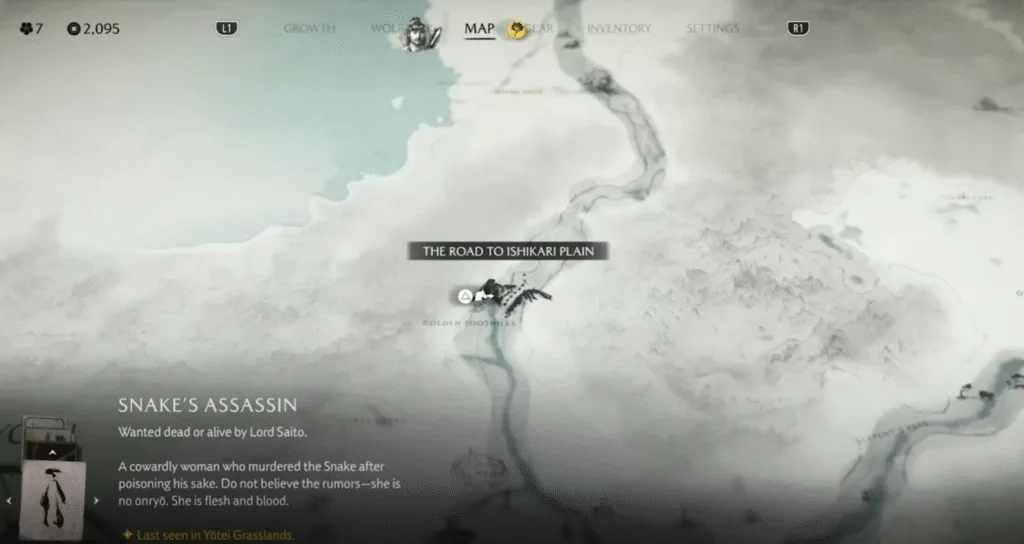Open the Wolf Pack tab
The height and width of the screenshot is (544, 1024).
tap(386, 28)
